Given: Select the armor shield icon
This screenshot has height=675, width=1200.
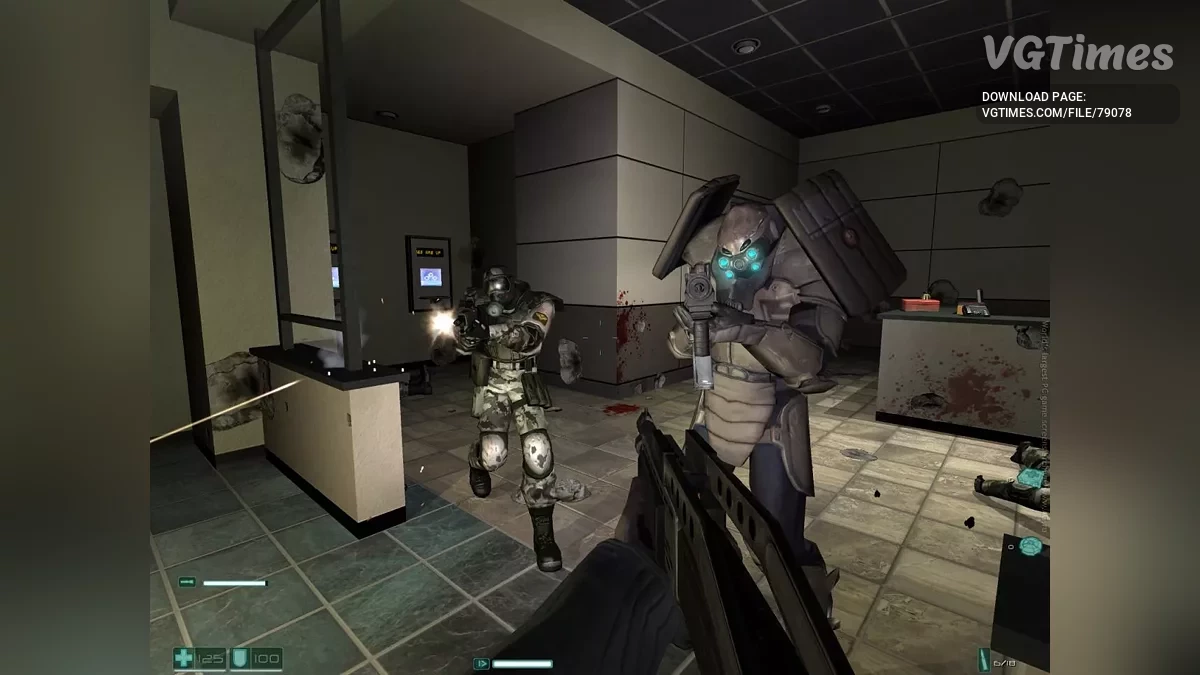Looking at the screenshot, I should pos(240,658).
